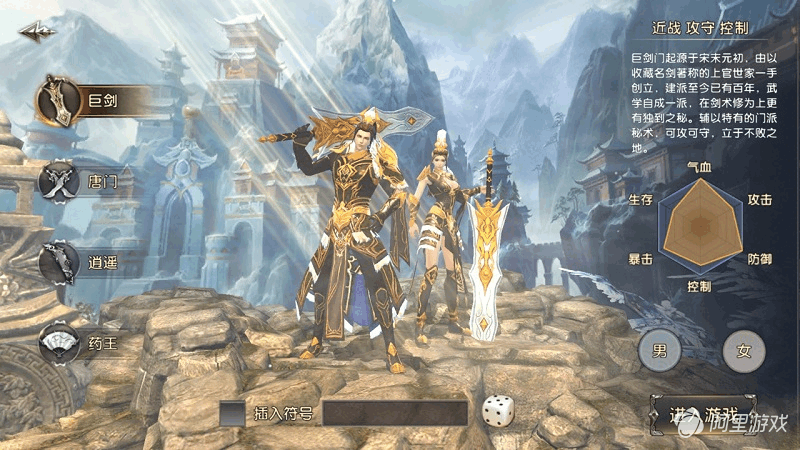Screen dimensions: 800x450
Task: Select female gender 女
Action: [743, 351]
